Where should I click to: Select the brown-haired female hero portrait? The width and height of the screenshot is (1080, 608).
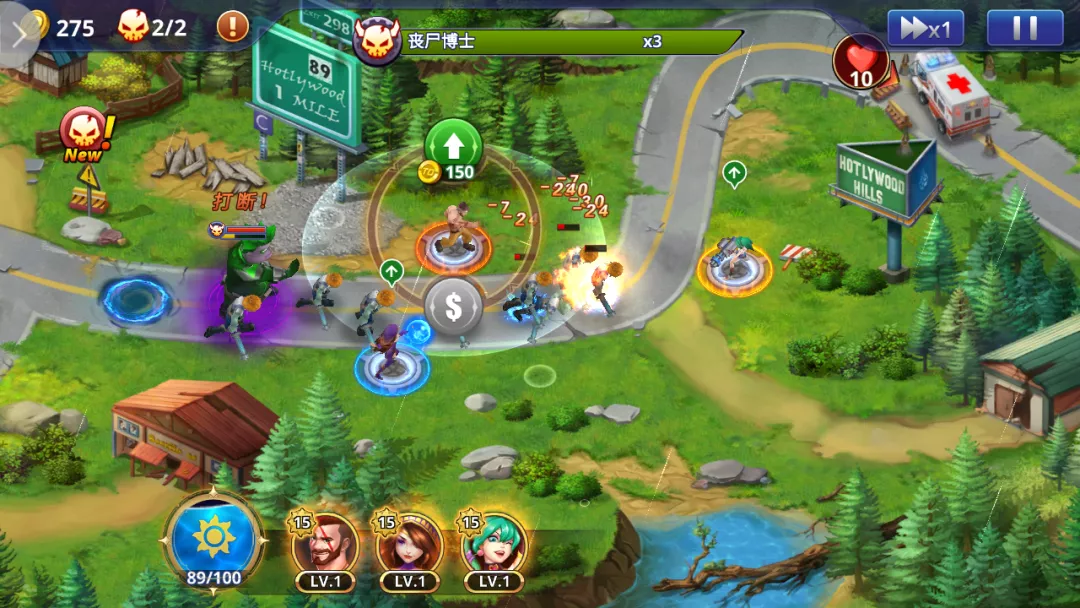(x=409, y=545)
